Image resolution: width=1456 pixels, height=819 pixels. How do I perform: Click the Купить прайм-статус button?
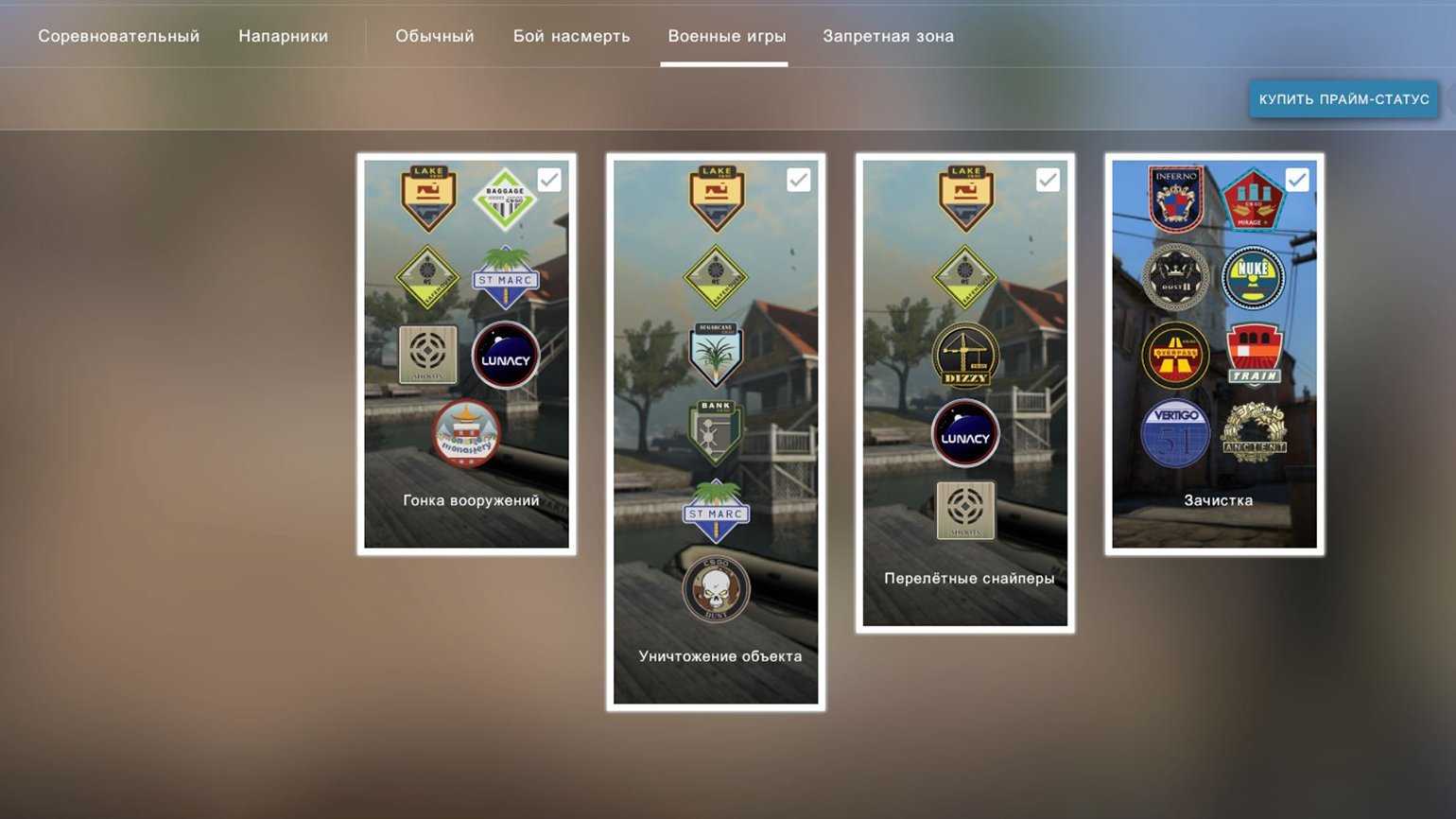(1343, 99)
